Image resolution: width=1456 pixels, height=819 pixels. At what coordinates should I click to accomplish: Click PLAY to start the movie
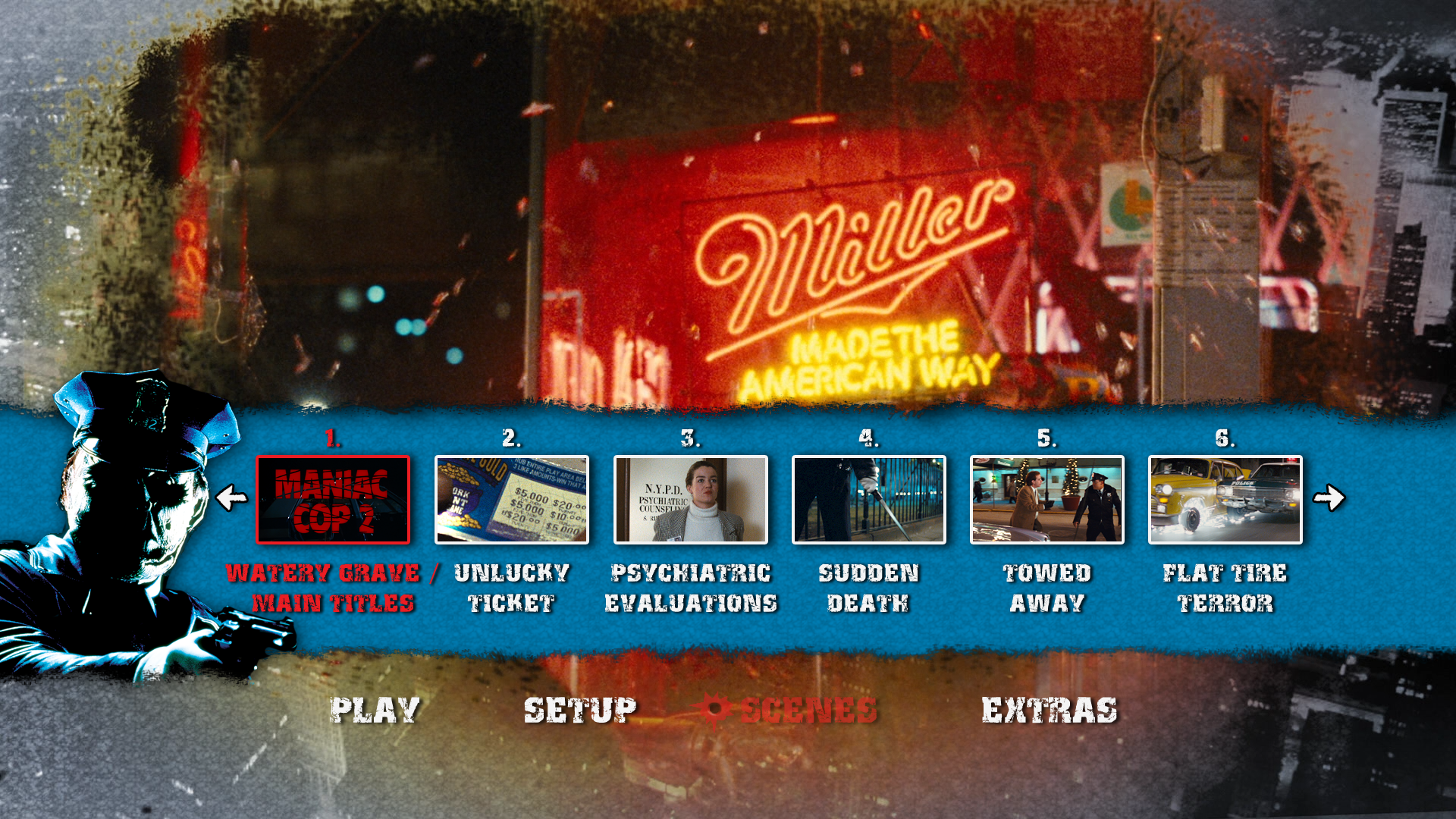(x=377, y=711)
